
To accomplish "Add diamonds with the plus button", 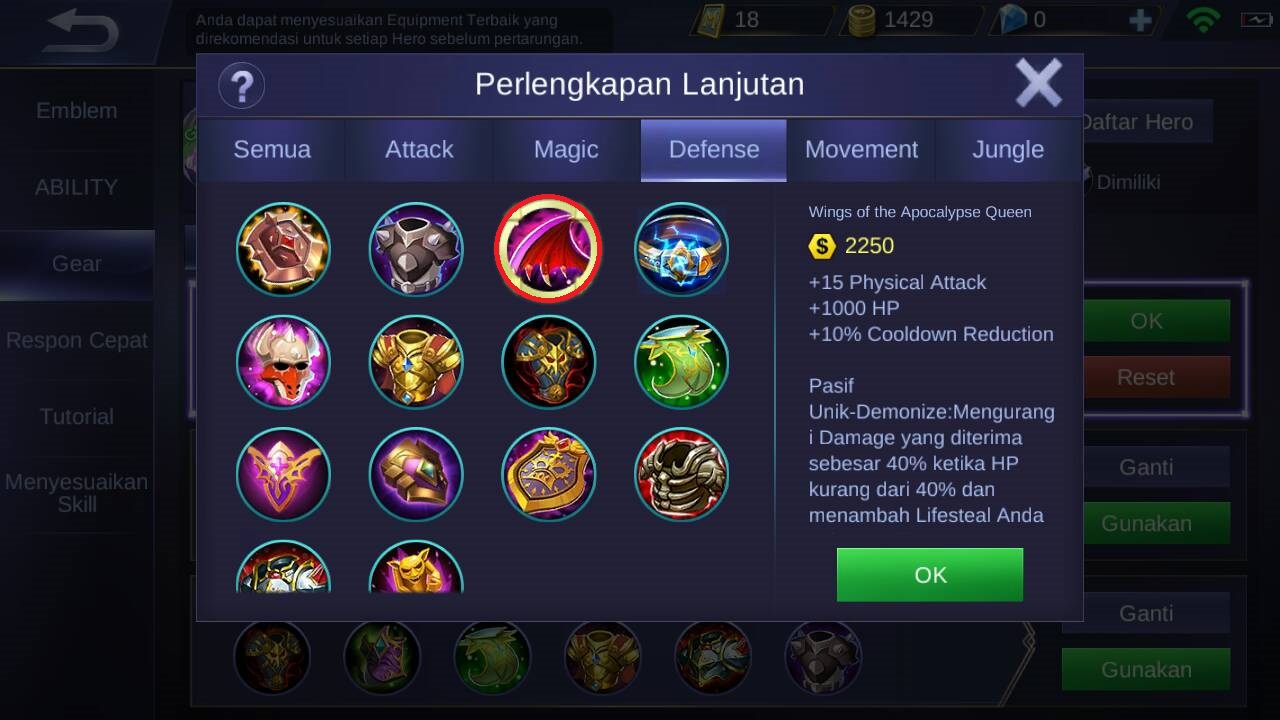I will (1140, 20).
